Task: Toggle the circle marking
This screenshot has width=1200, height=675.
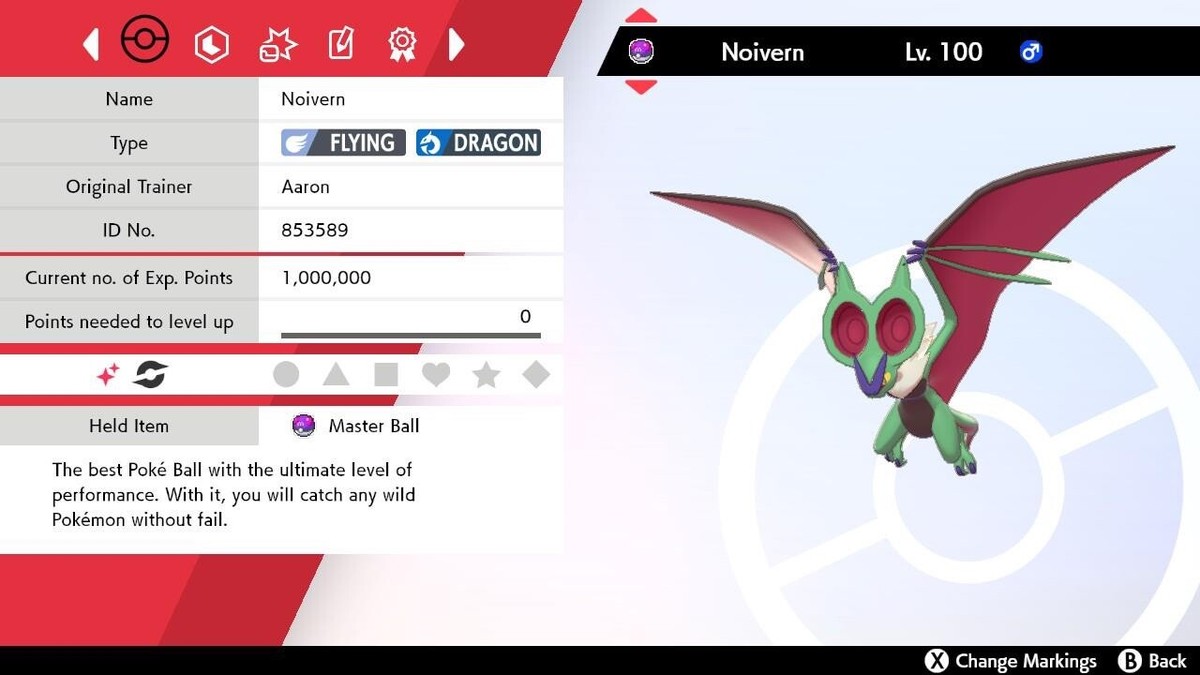Action: pyautogui.click(x=286, y=375)
